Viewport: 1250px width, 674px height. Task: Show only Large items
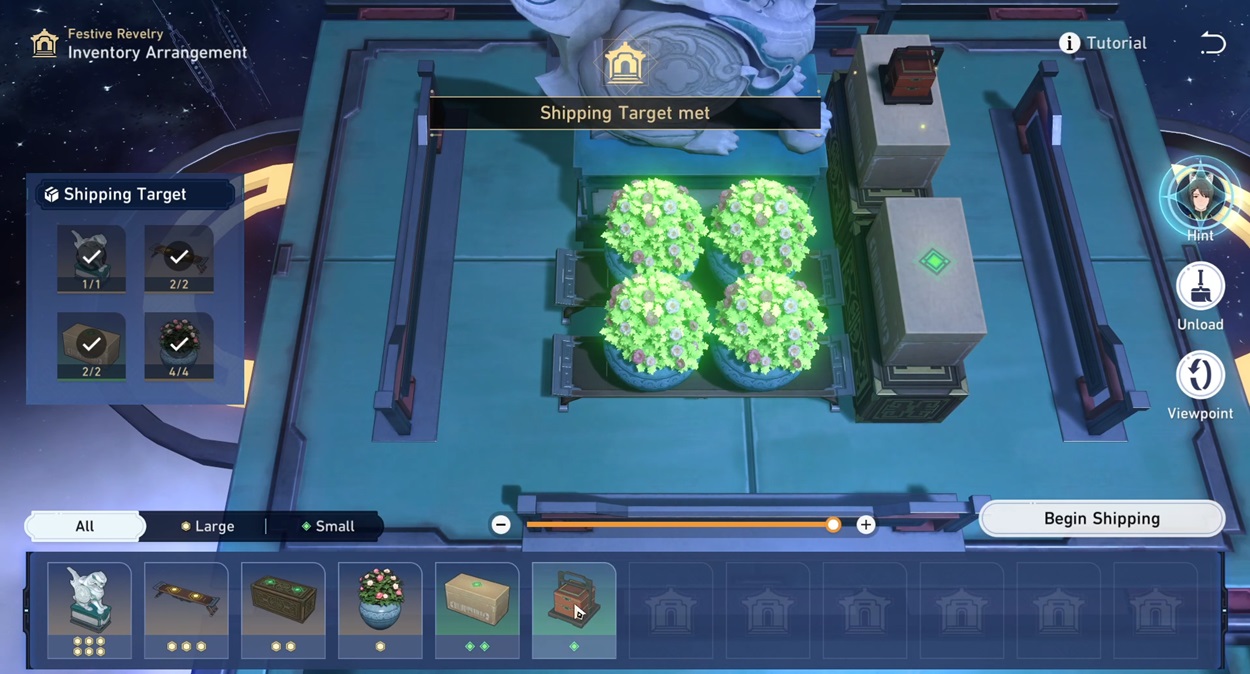207,526
